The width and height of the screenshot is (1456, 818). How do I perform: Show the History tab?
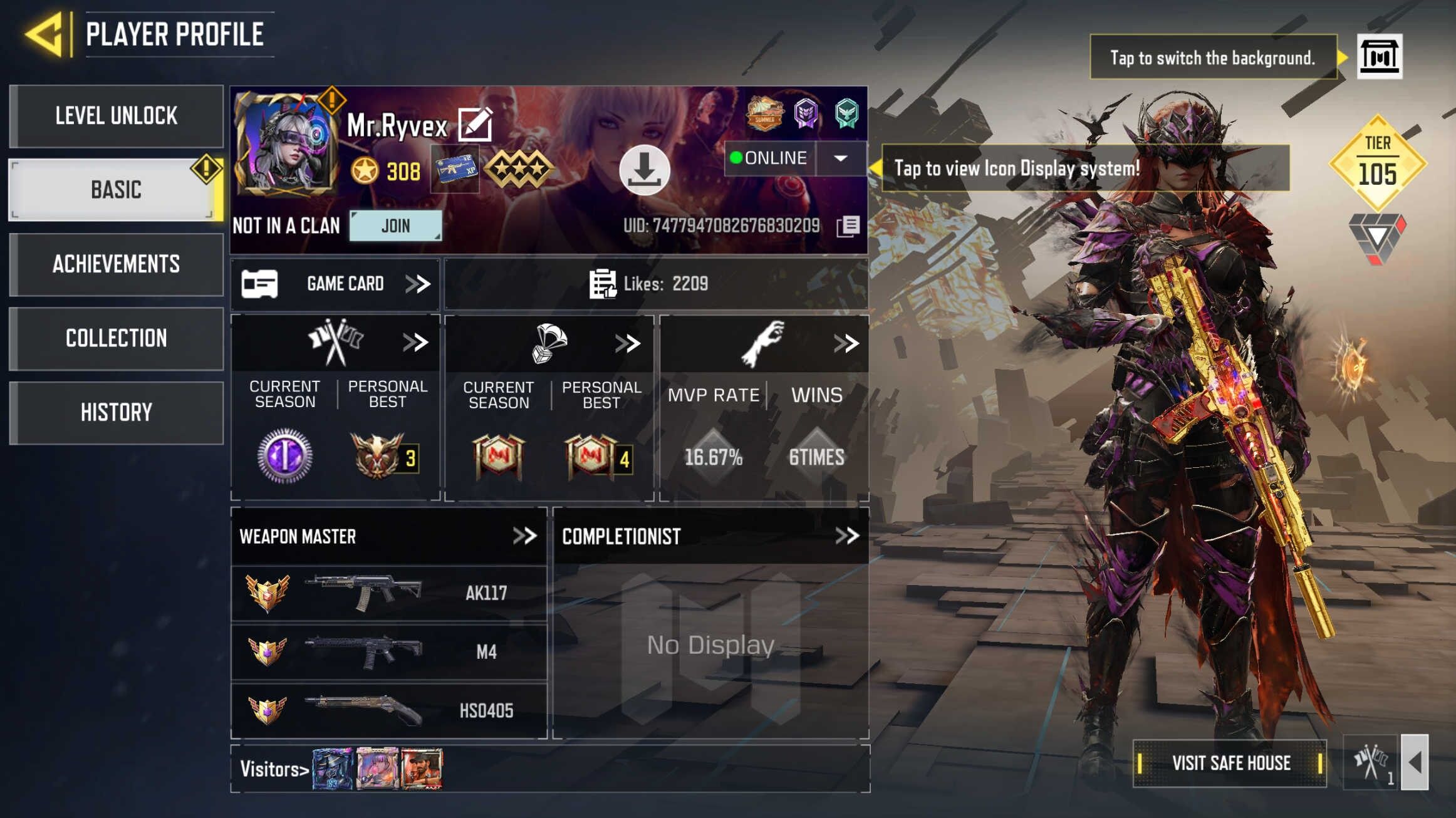click(x=117, y=412)
